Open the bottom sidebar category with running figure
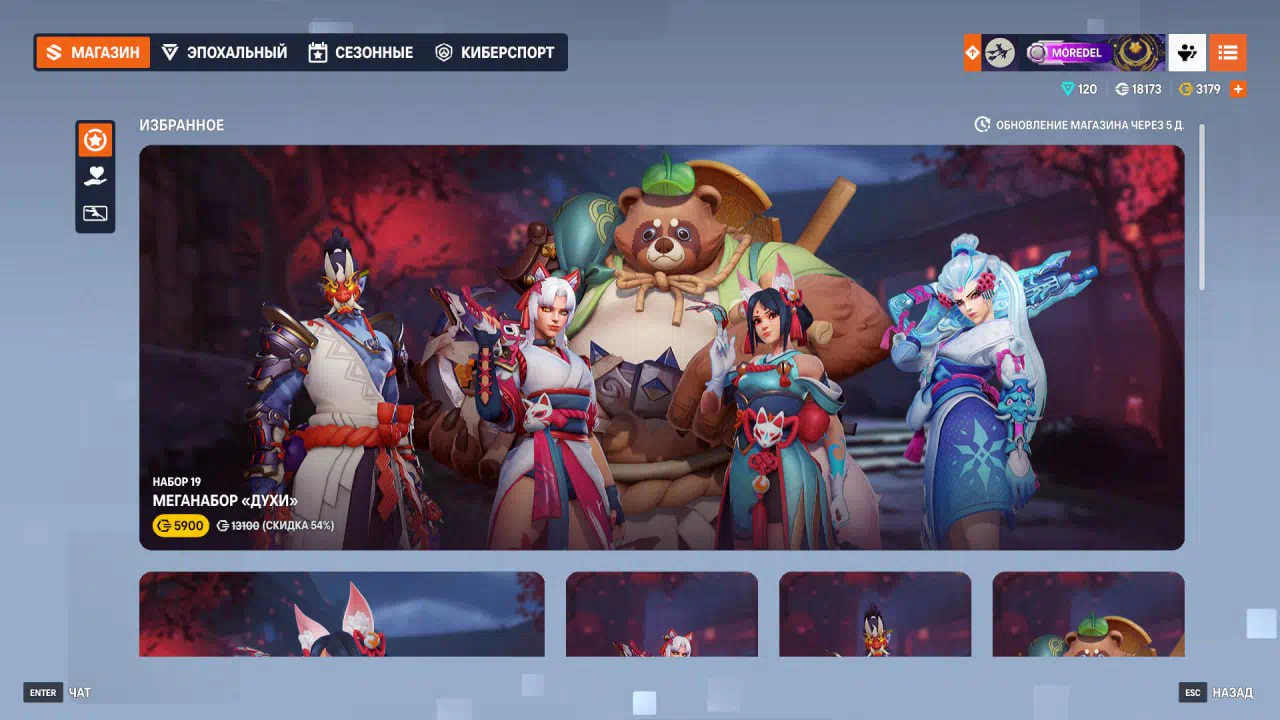1280x720 pixels. [x=95, y=213]
